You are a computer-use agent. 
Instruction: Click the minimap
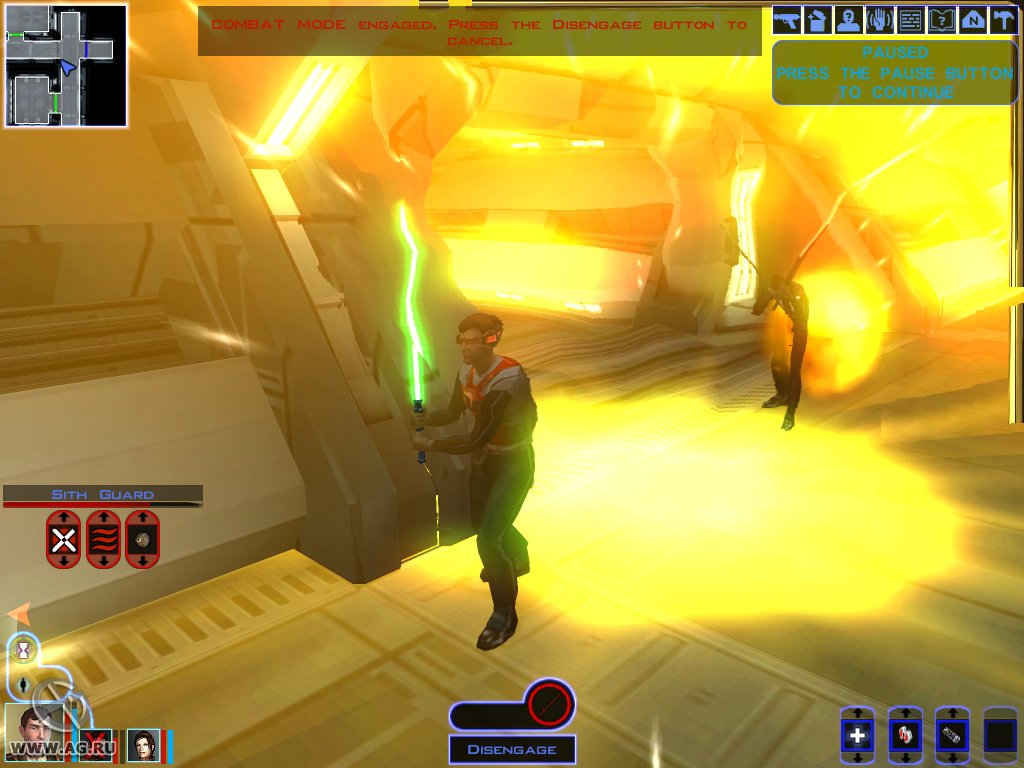click(x=66, y=66)
